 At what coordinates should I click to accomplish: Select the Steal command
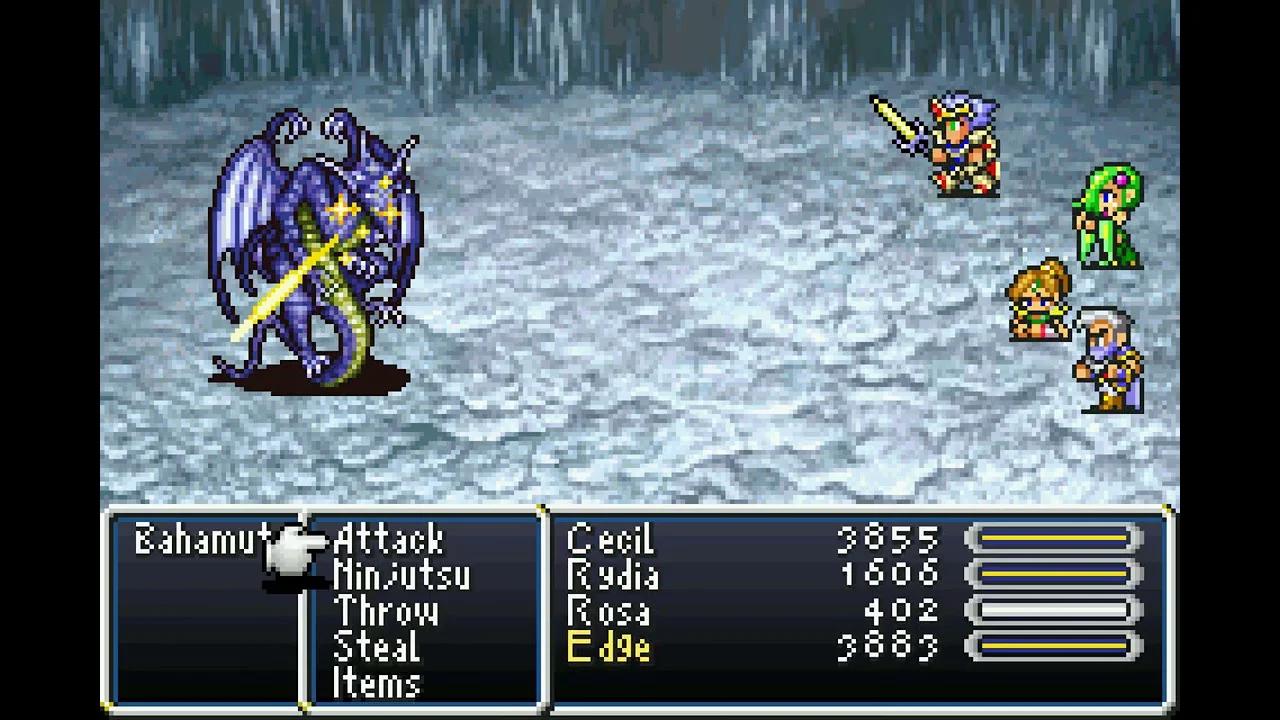point(378,648)
